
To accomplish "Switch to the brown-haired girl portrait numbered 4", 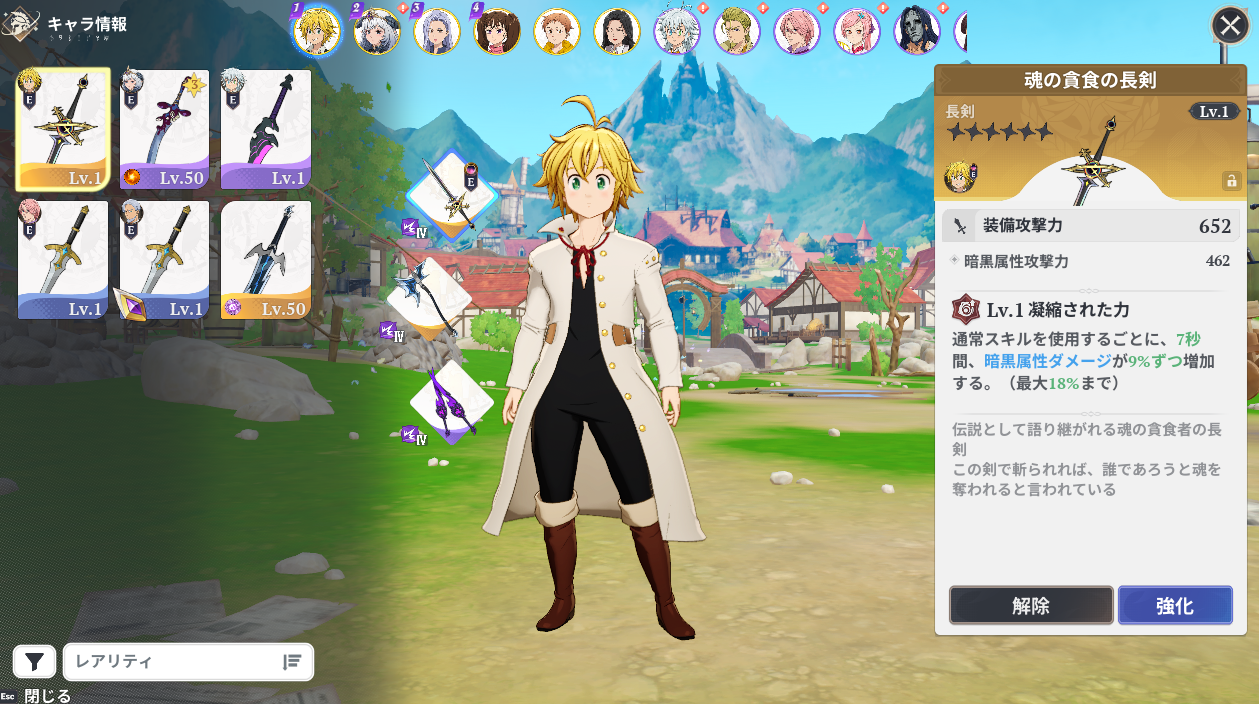I will point(497,31).
